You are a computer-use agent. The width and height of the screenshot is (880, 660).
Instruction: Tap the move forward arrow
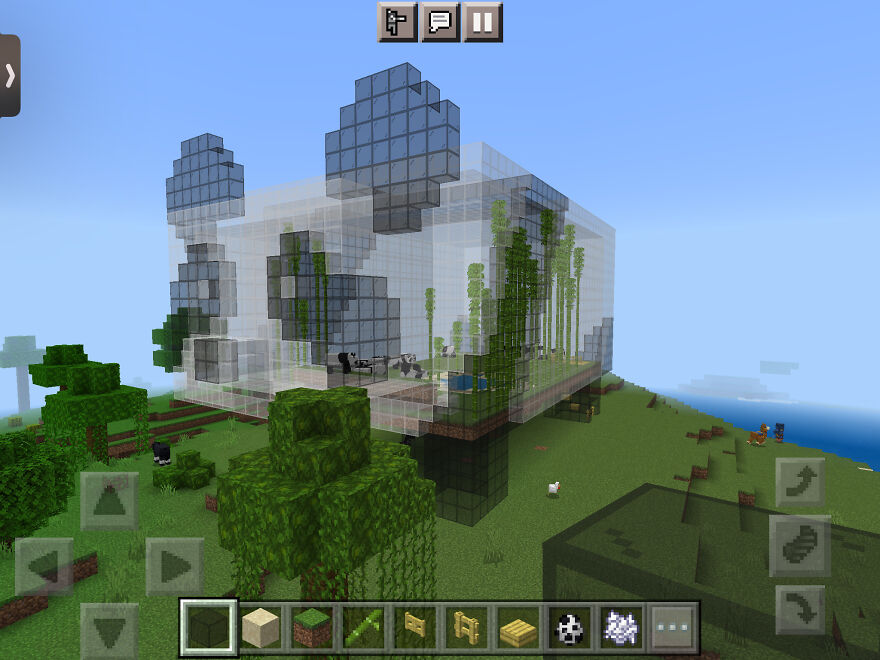point(109,502)
